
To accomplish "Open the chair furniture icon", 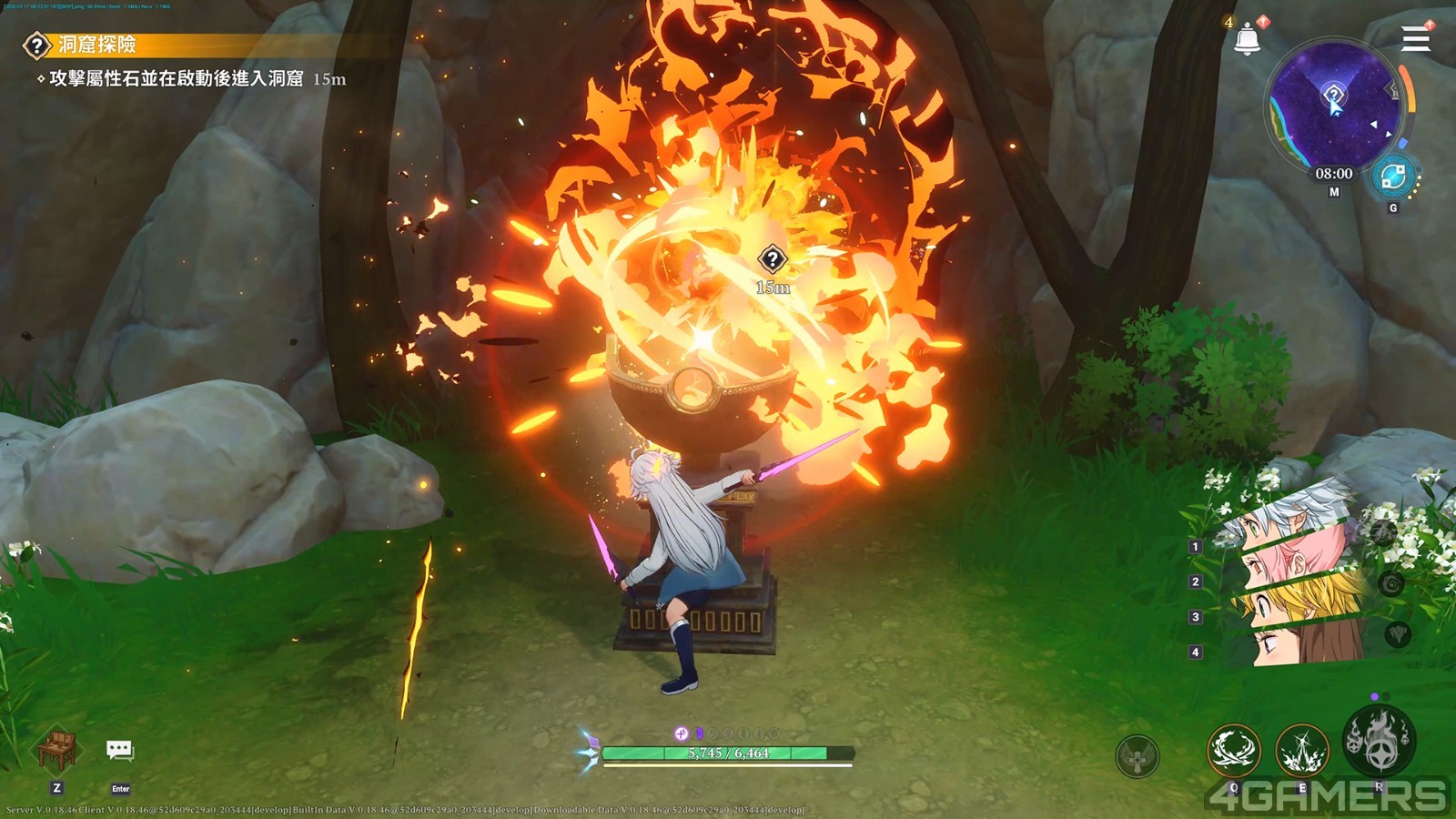I will click(57, 751).
